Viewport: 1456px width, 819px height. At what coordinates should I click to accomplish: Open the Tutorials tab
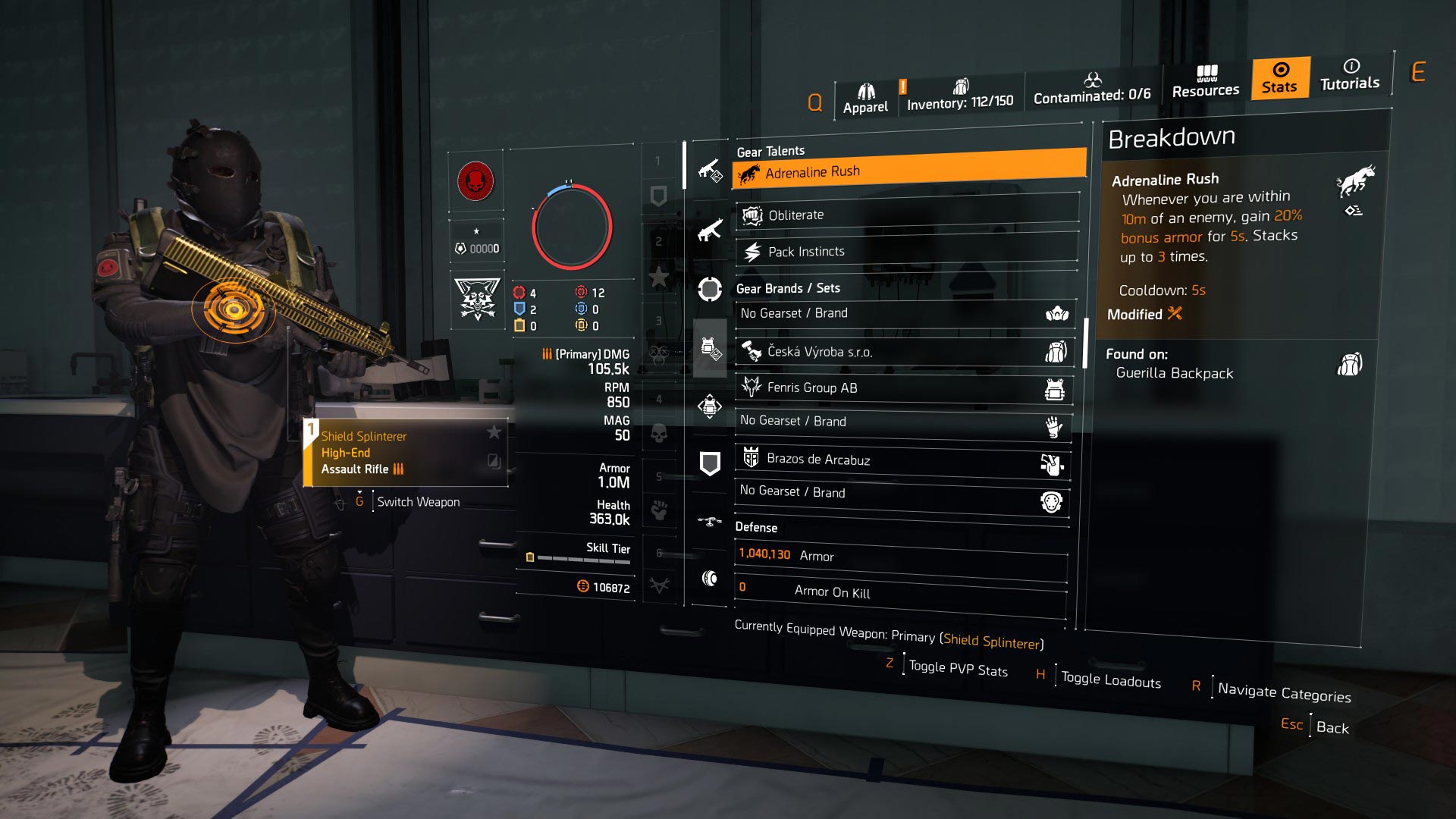pos(1349,75)
